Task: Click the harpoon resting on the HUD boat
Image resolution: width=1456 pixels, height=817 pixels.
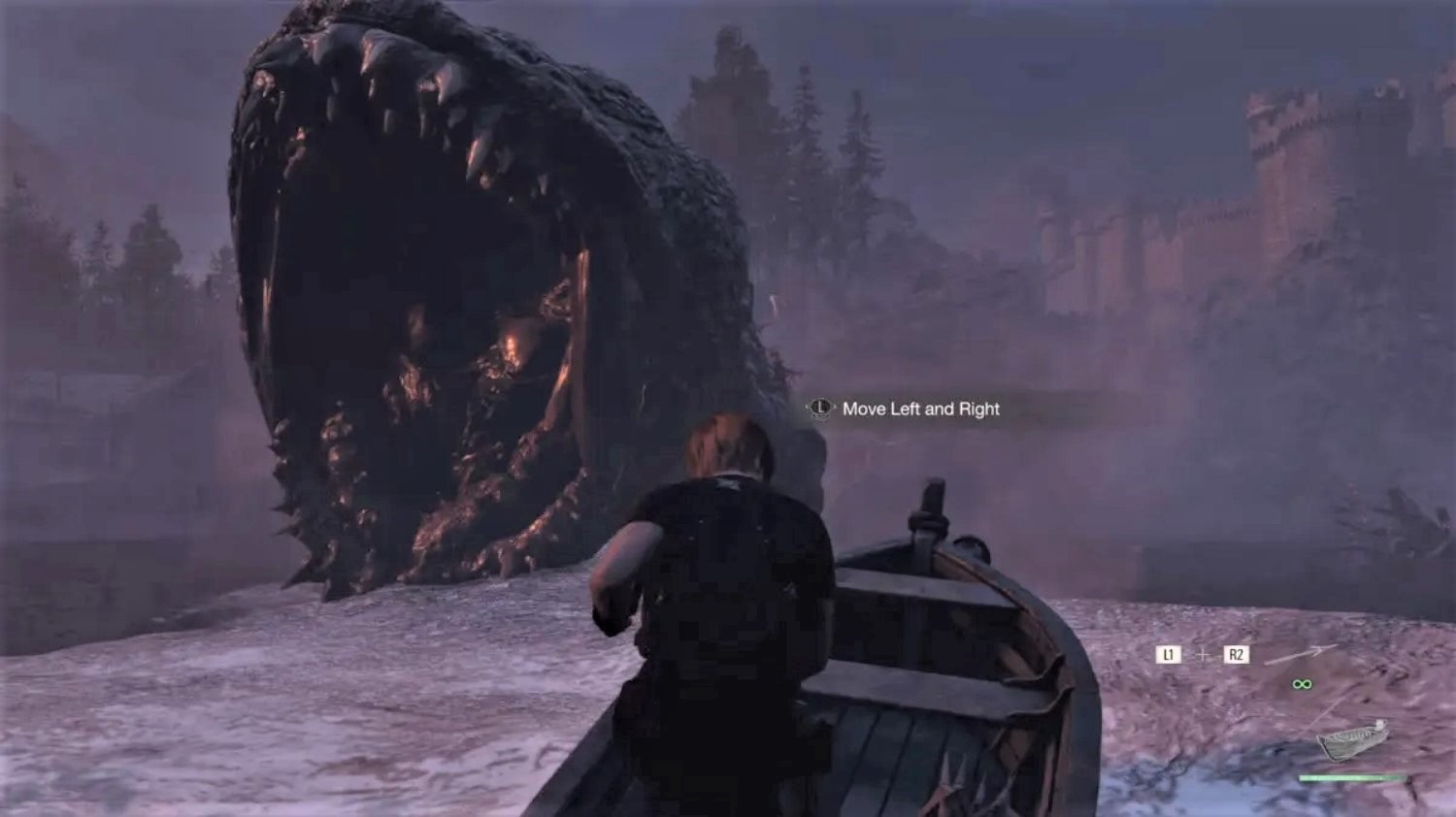Action: click(x=1379, y=726)
